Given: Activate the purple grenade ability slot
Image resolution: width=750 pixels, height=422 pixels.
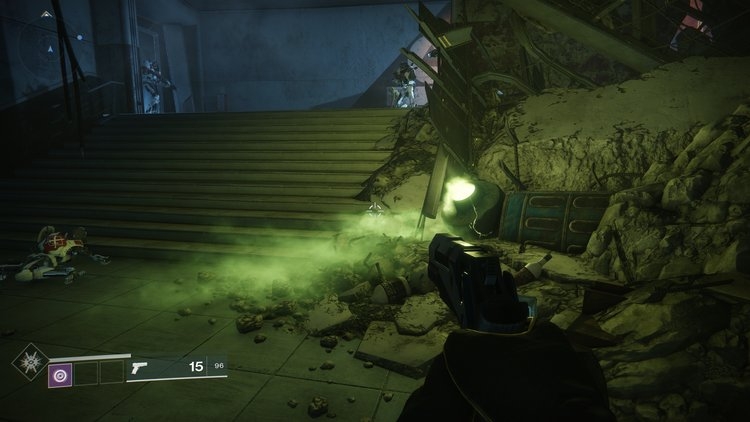Looking at the screenshot, I should (x=60, y=373).
